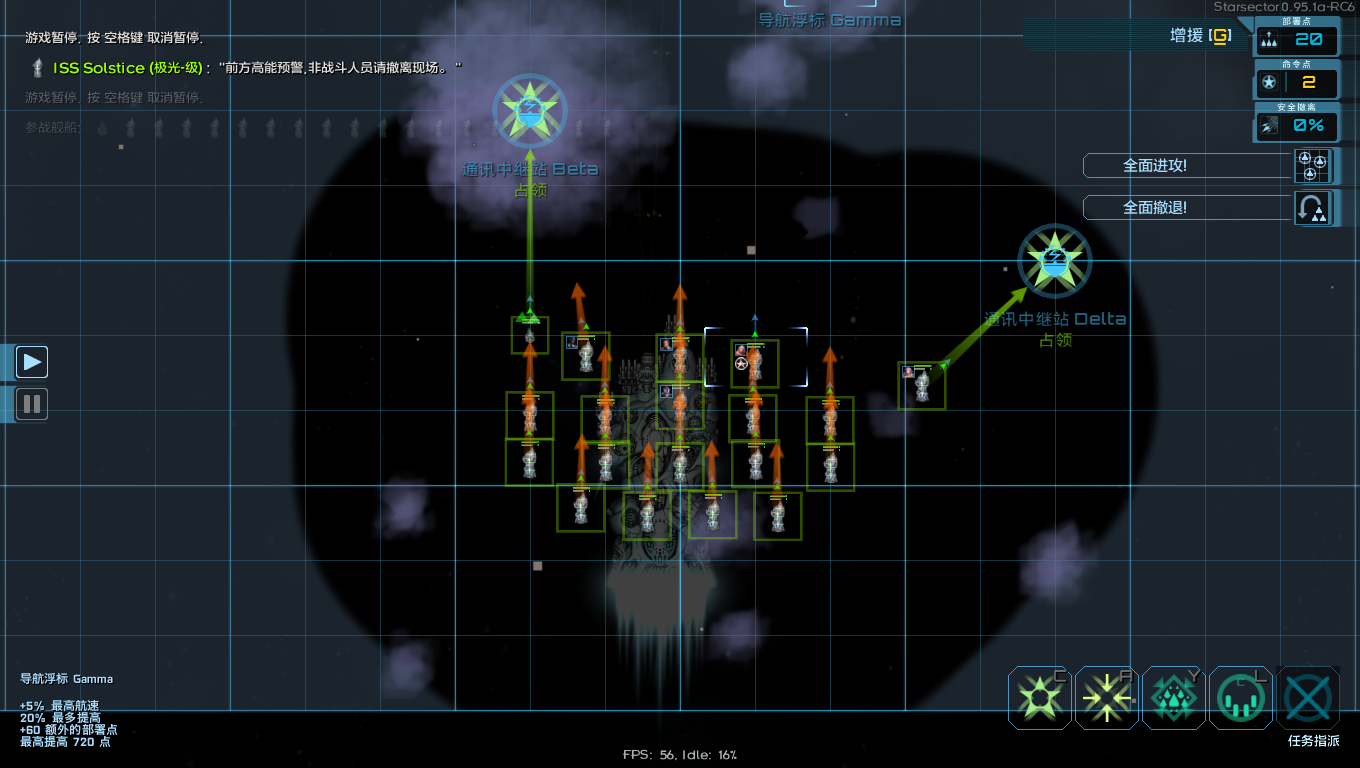Click the 通讯中继站 Delta objective star icon

[1053, 260]
